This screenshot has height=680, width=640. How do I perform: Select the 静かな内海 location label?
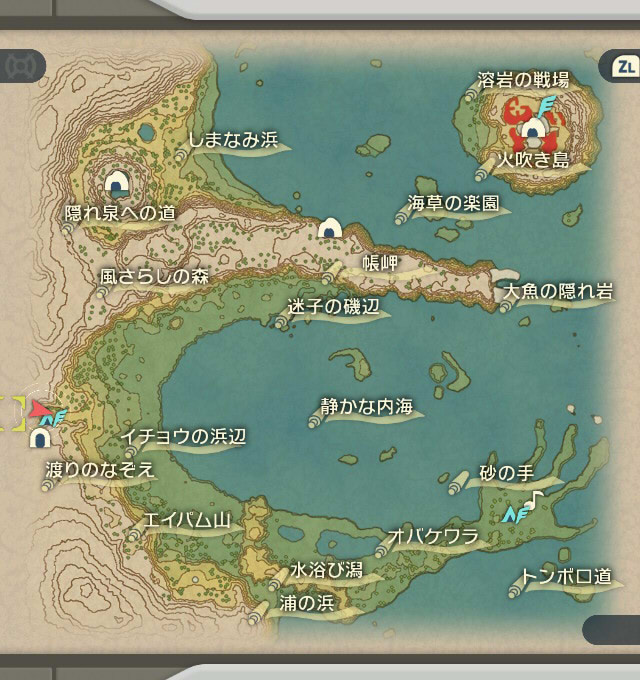365,406
